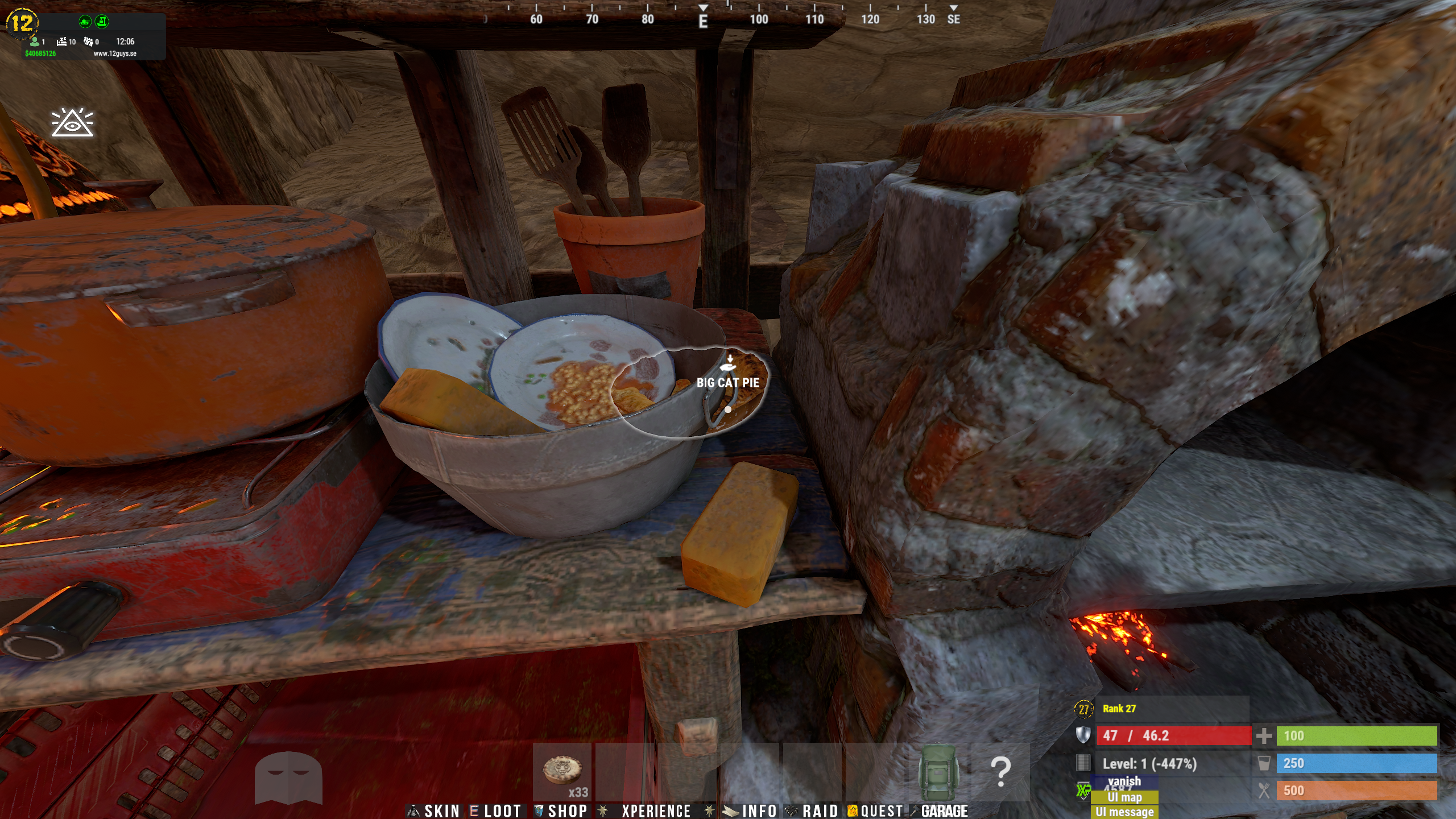
Task: Click the green cargo ship event icon
Action: pyautogui.click(x=102, y=22)
